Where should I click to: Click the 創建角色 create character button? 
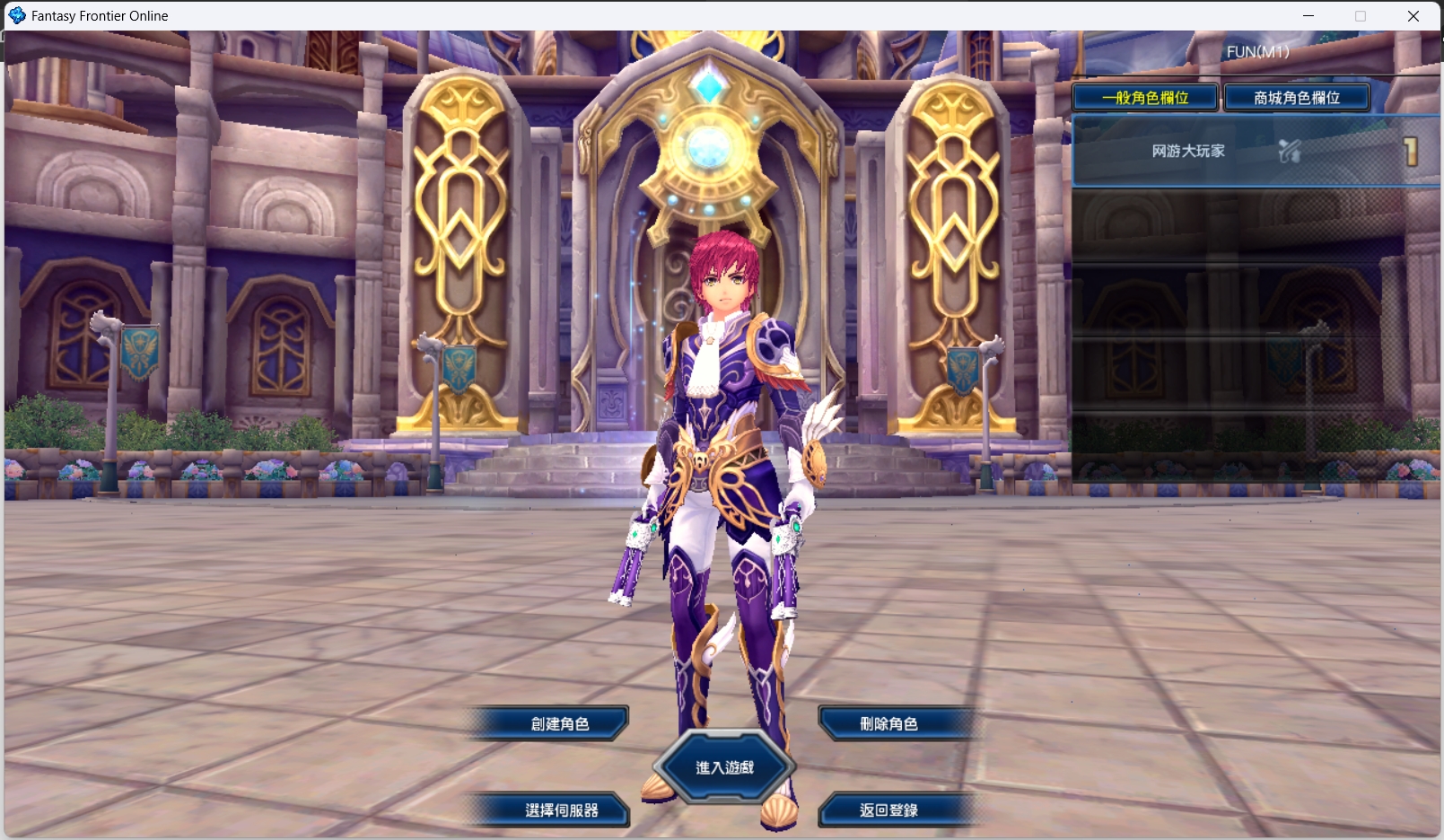pos(559,723)
